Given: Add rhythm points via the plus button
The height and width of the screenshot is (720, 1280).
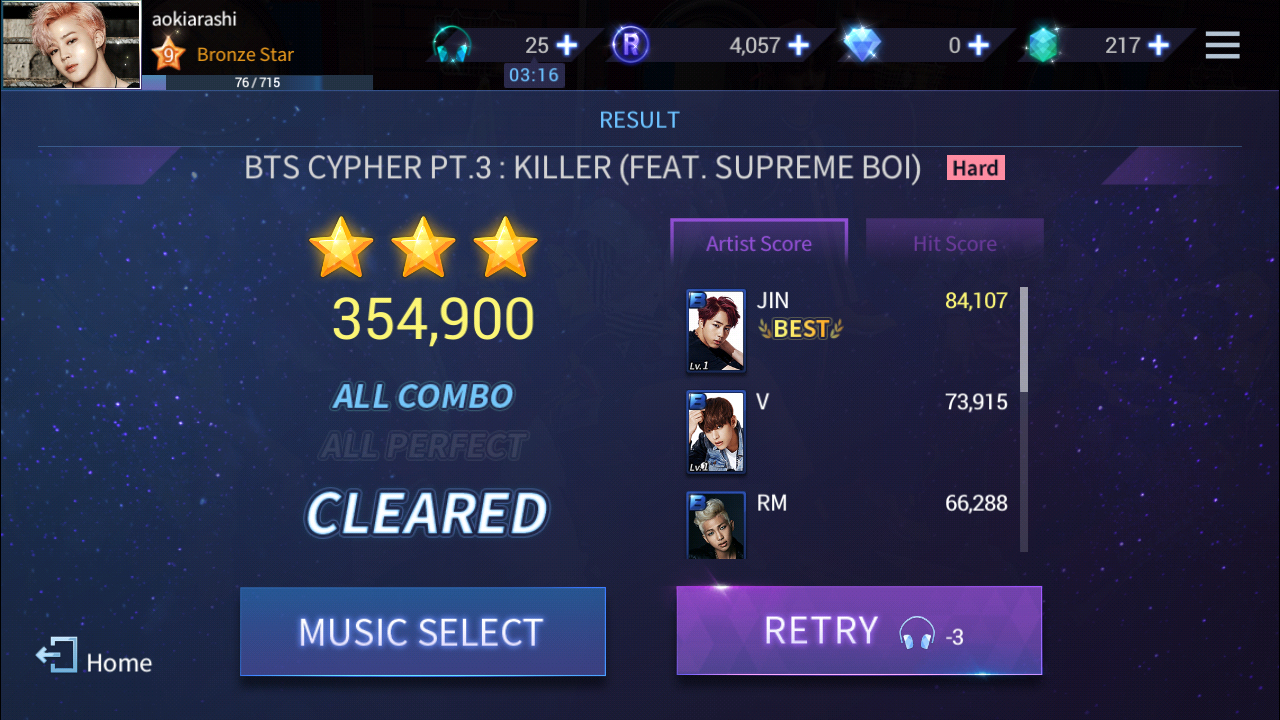Looking at the screenshot, I should [796, 44].
